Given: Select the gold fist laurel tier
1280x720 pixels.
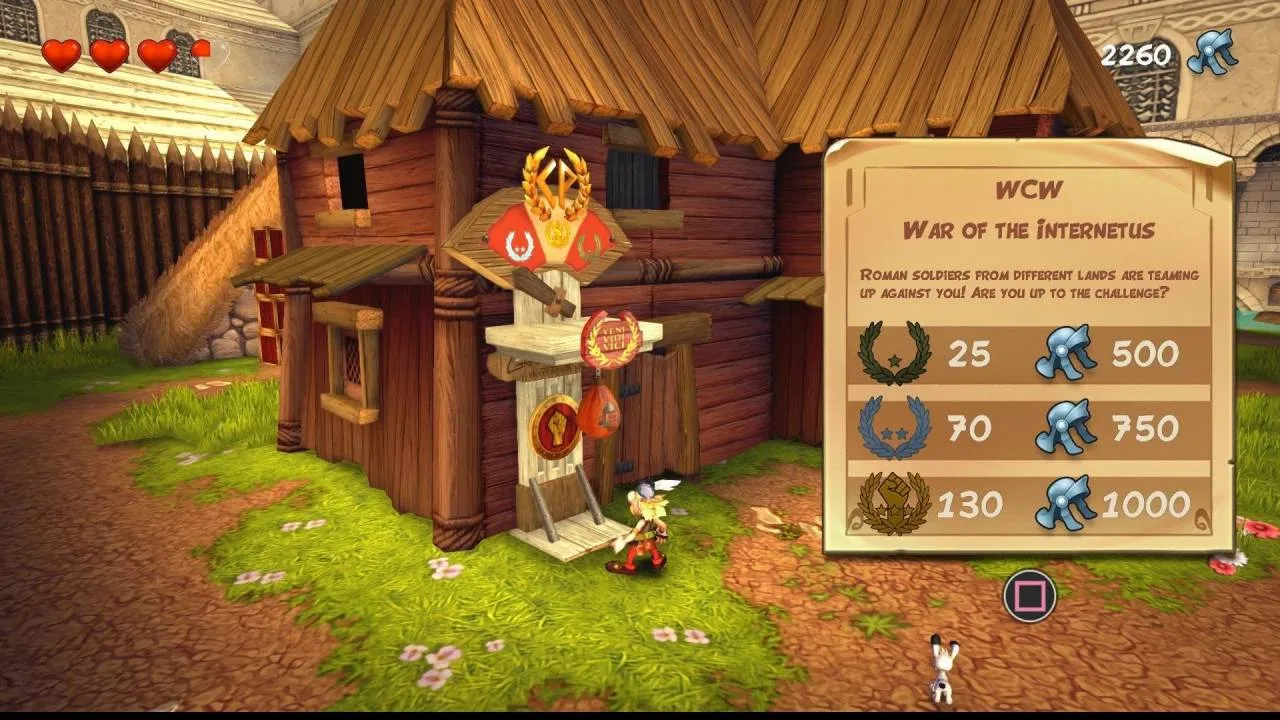Looking at the screenshot, I should pos(894,503).
